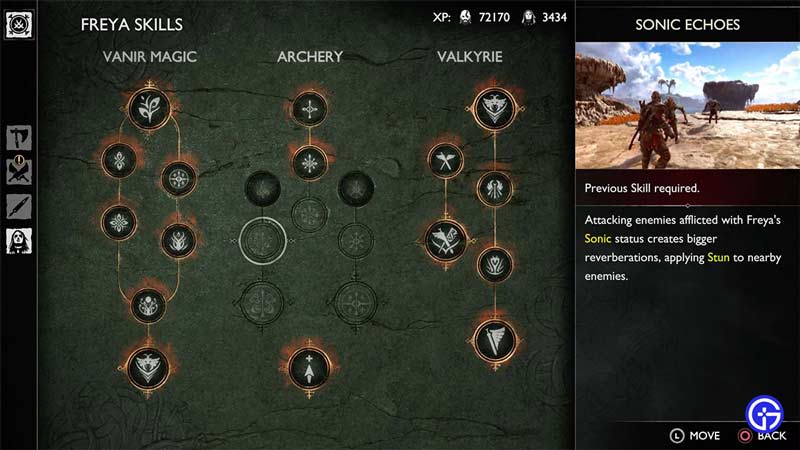Open the spear skills tab
800x450 pixels.
pyautogui.click(x=19, y=206)
